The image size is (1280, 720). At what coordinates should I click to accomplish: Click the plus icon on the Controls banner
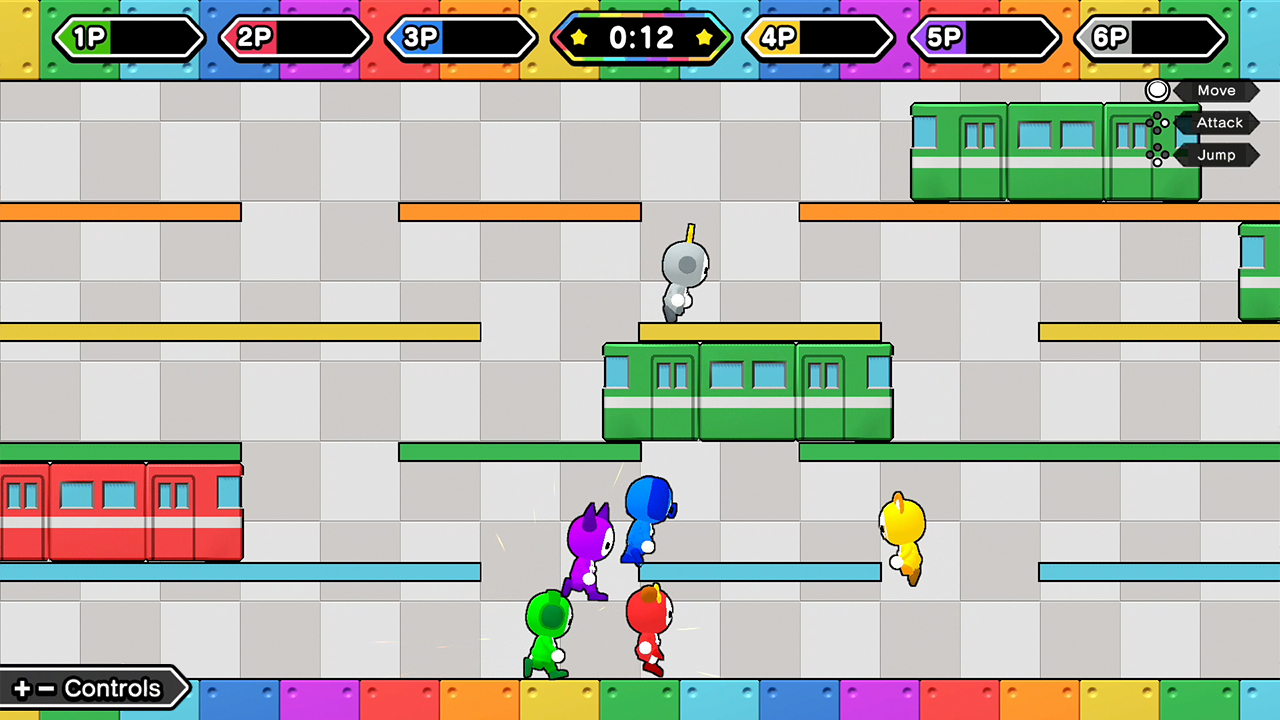tap(22, 688)
